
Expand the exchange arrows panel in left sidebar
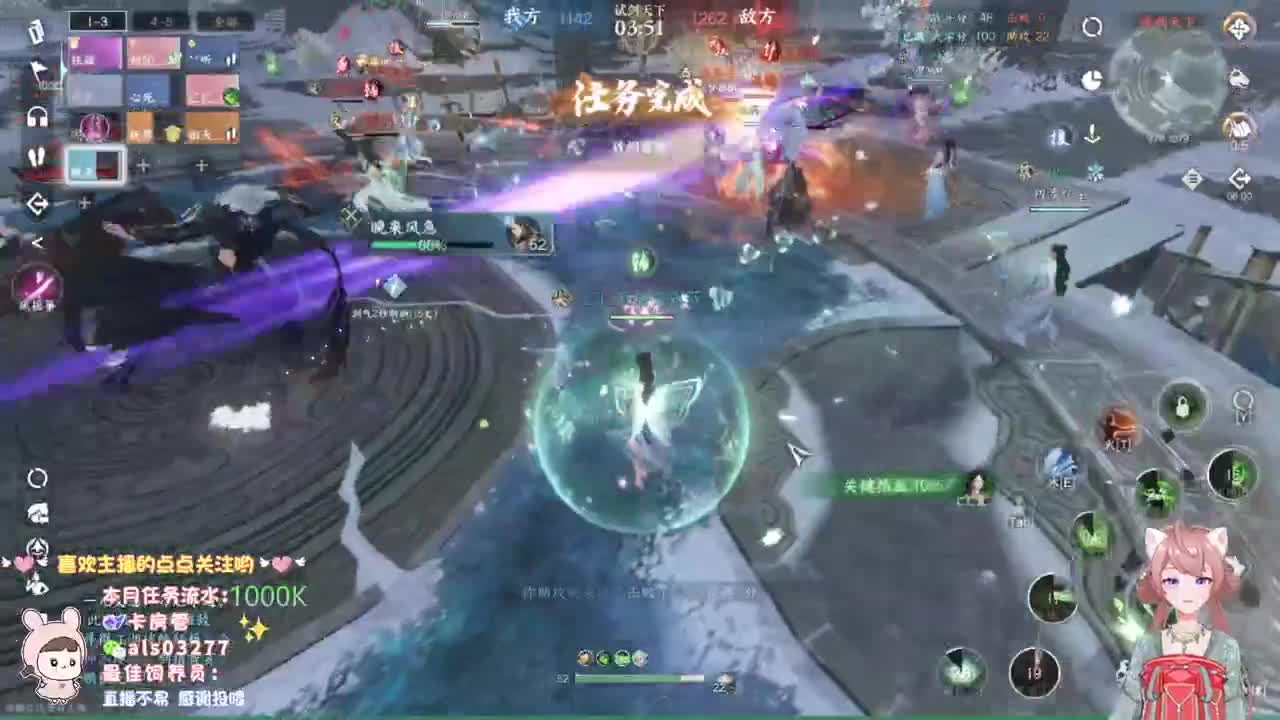[x=37, y=203]
